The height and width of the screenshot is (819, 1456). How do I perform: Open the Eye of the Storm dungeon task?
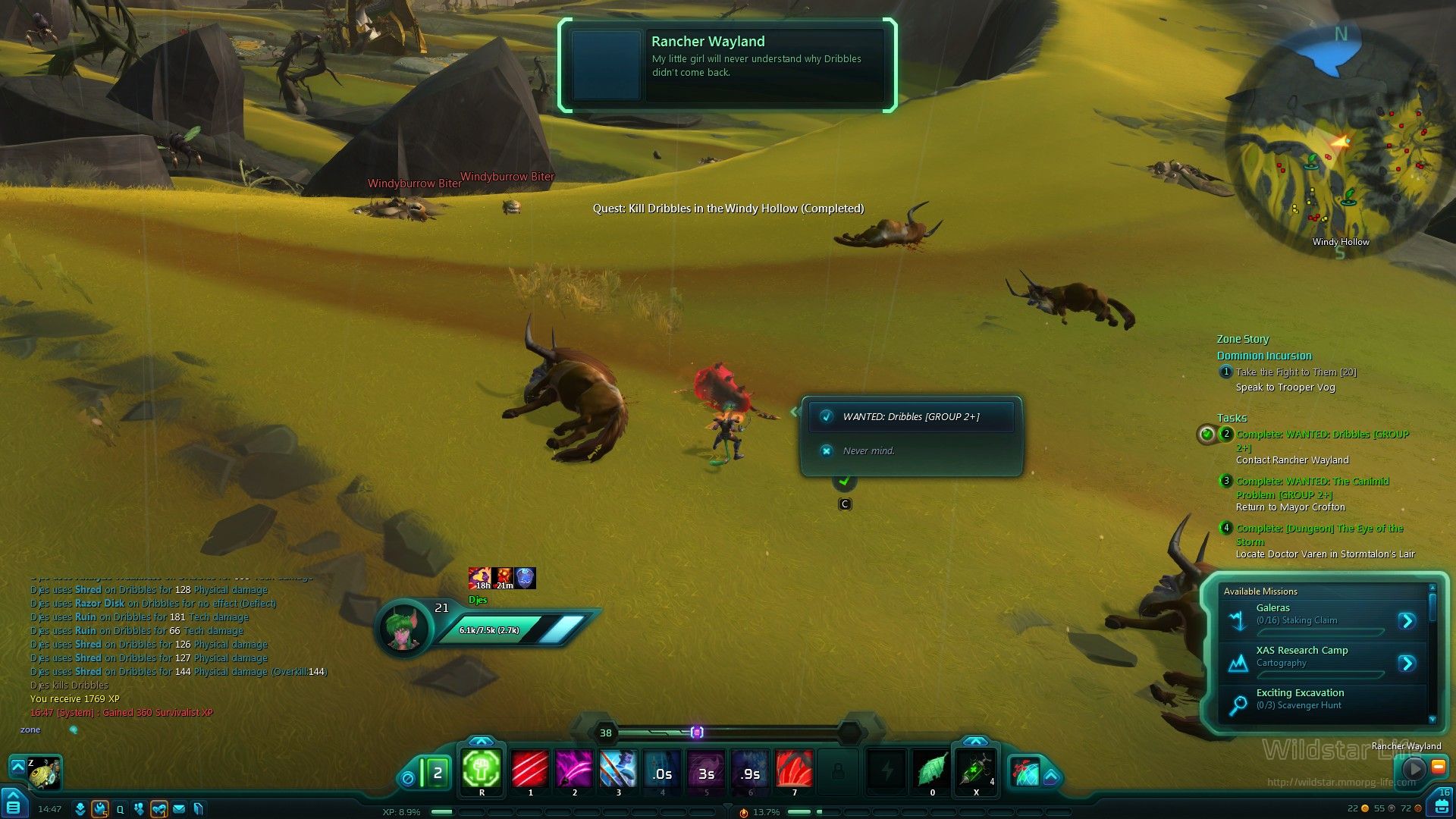(1319, 529)
